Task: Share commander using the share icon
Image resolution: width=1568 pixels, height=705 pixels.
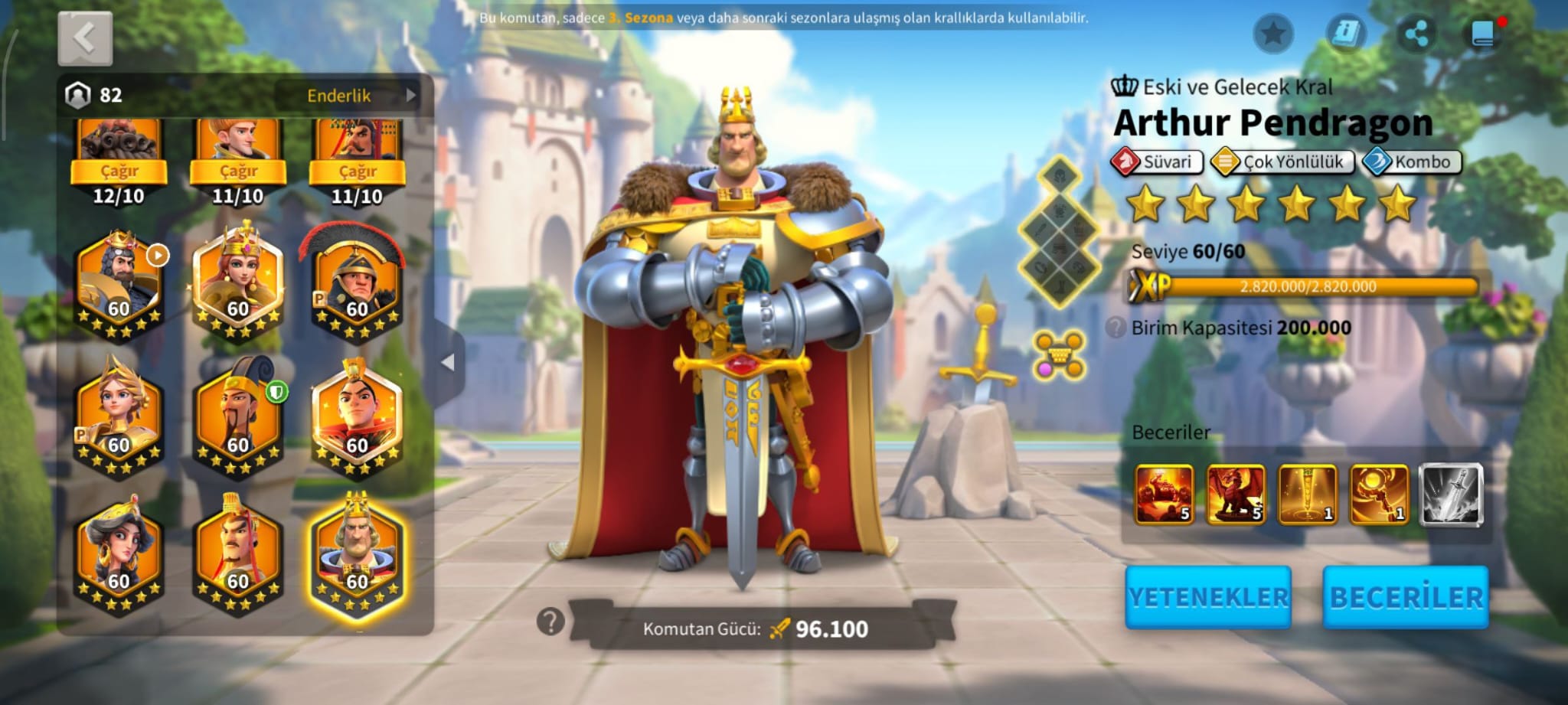Action: (1416, 34)
